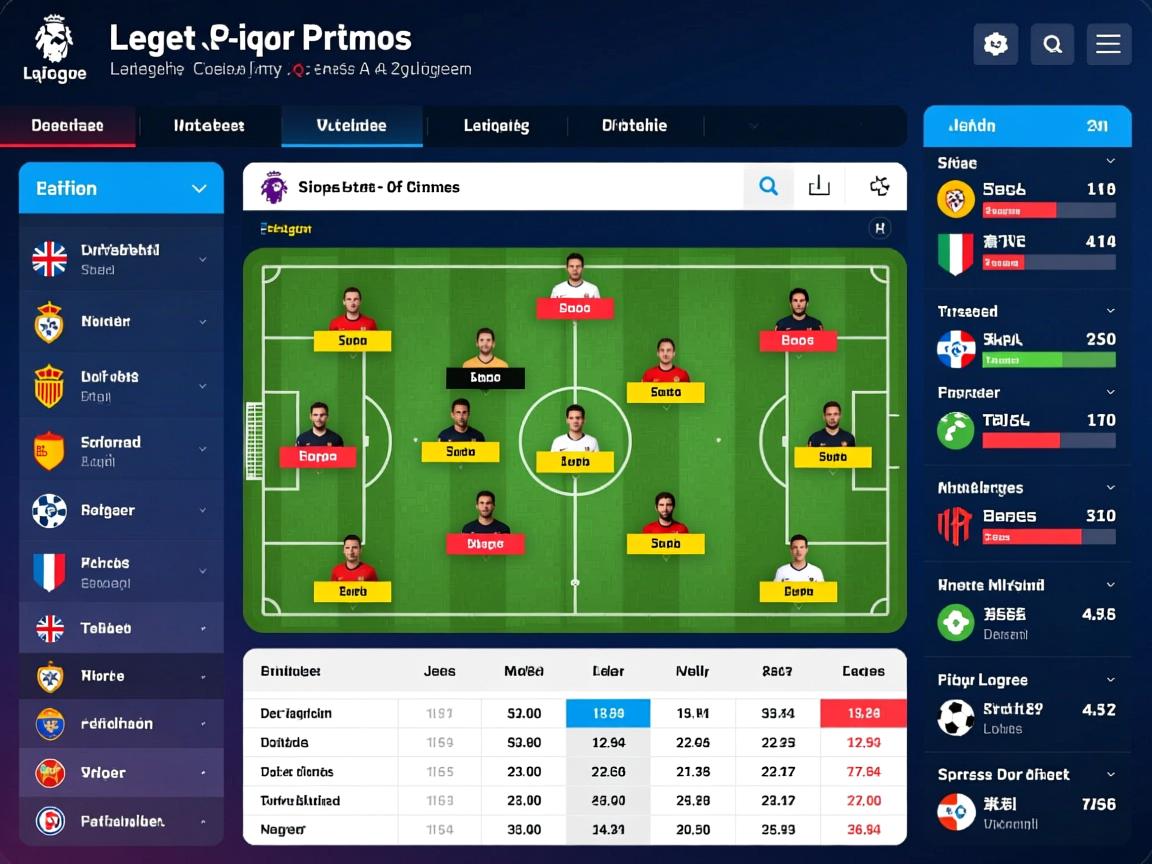1152x864 pixels.
Task: Expand the Eaffion dropdown
Action: (x=121, y=188)
